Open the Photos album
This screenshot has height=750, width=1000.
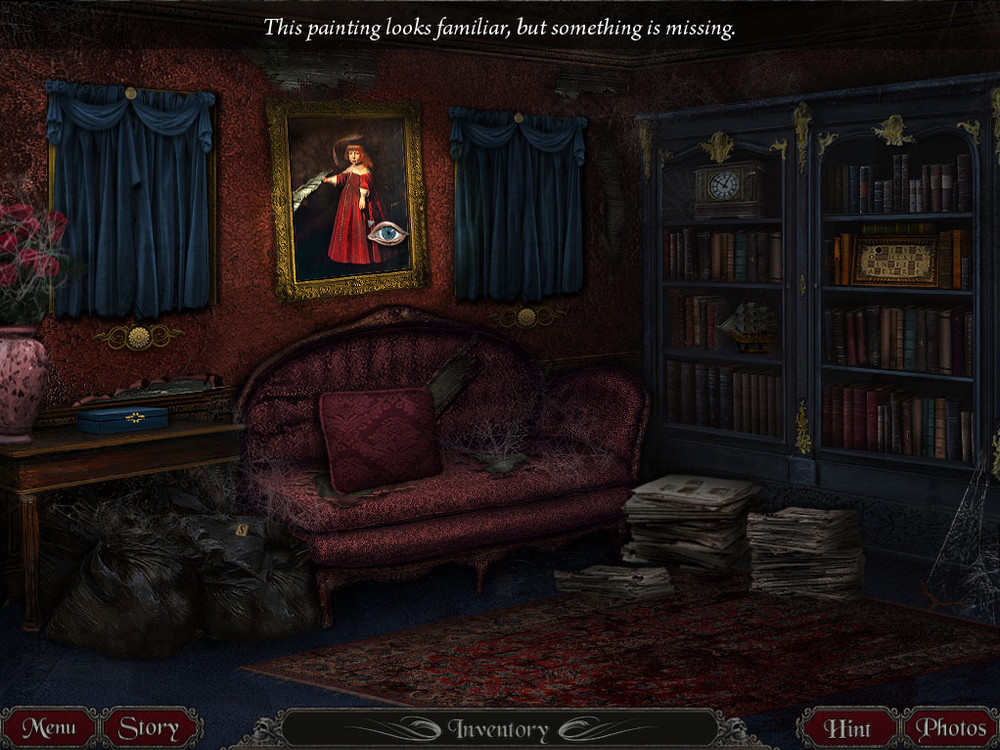[x=951, y=728]
